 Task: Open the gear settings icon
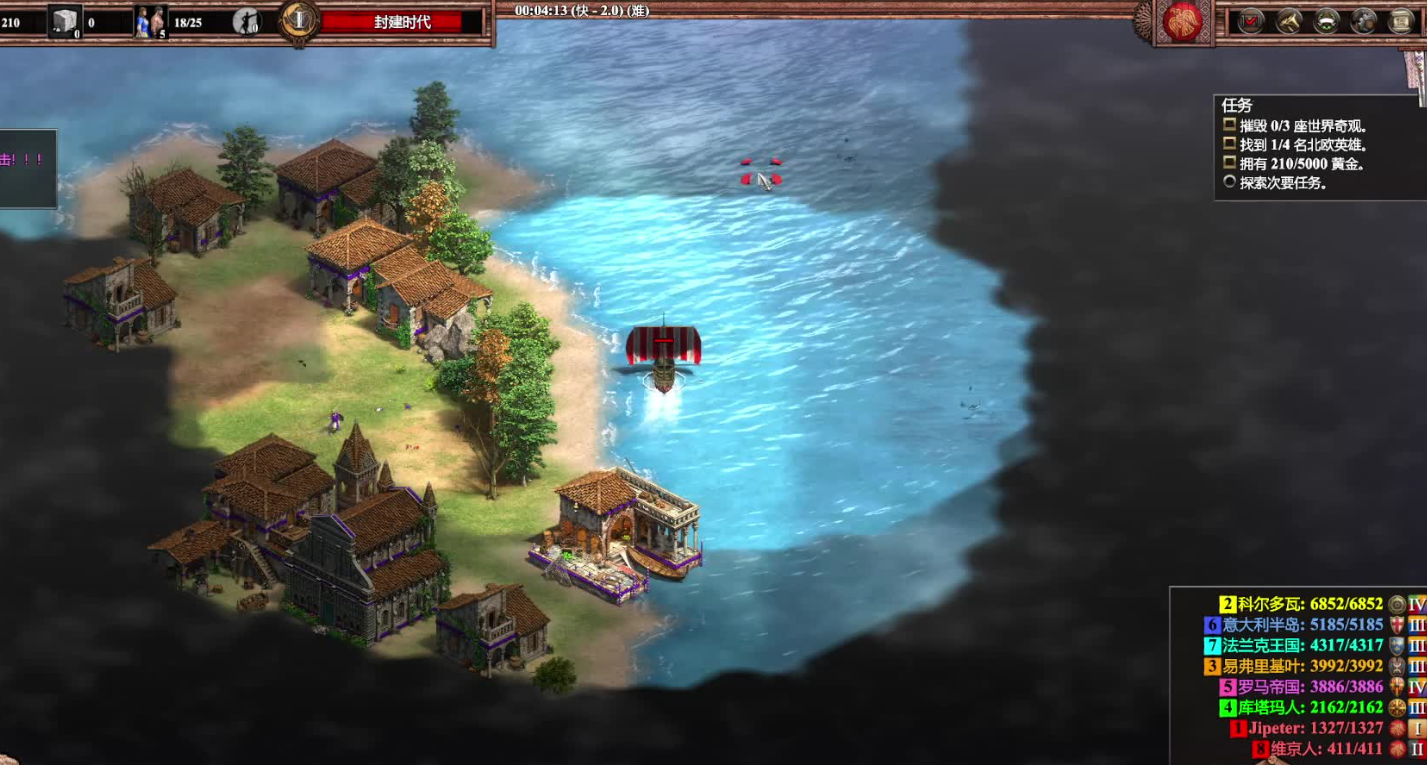1364,21
